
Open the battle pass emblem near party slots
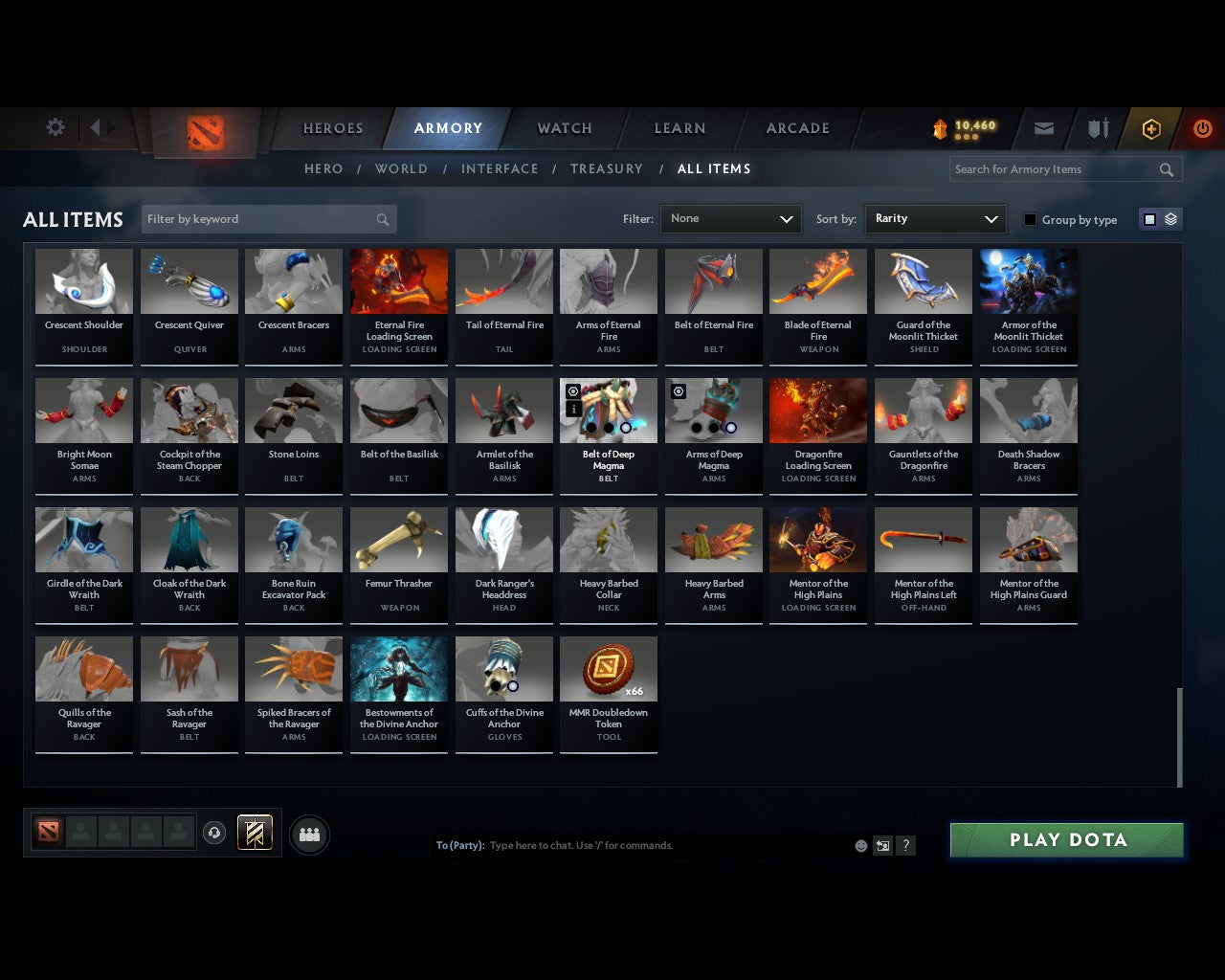255,833
